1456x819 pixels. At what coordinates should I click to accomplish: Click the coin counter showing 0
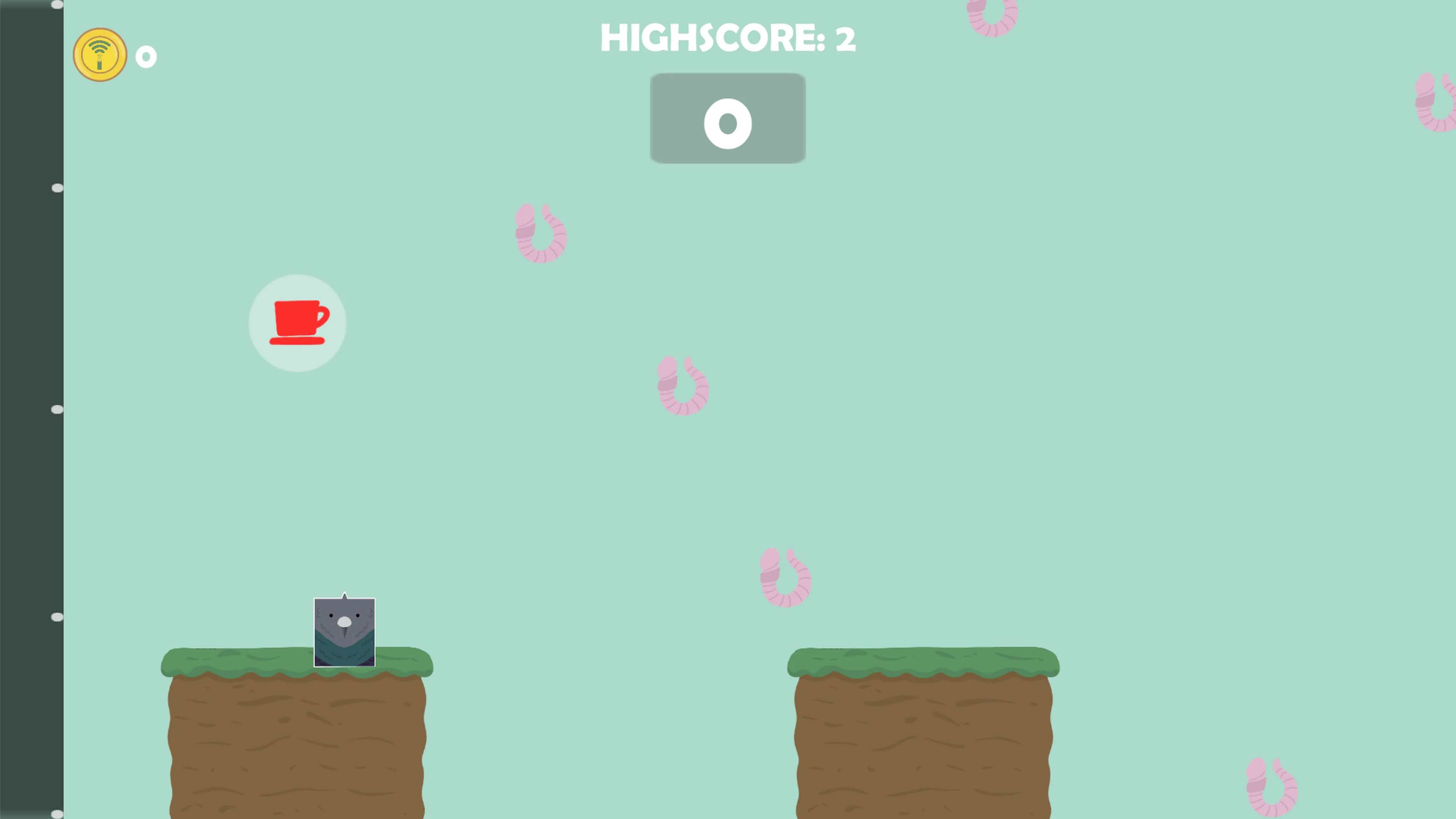[146, 56]
